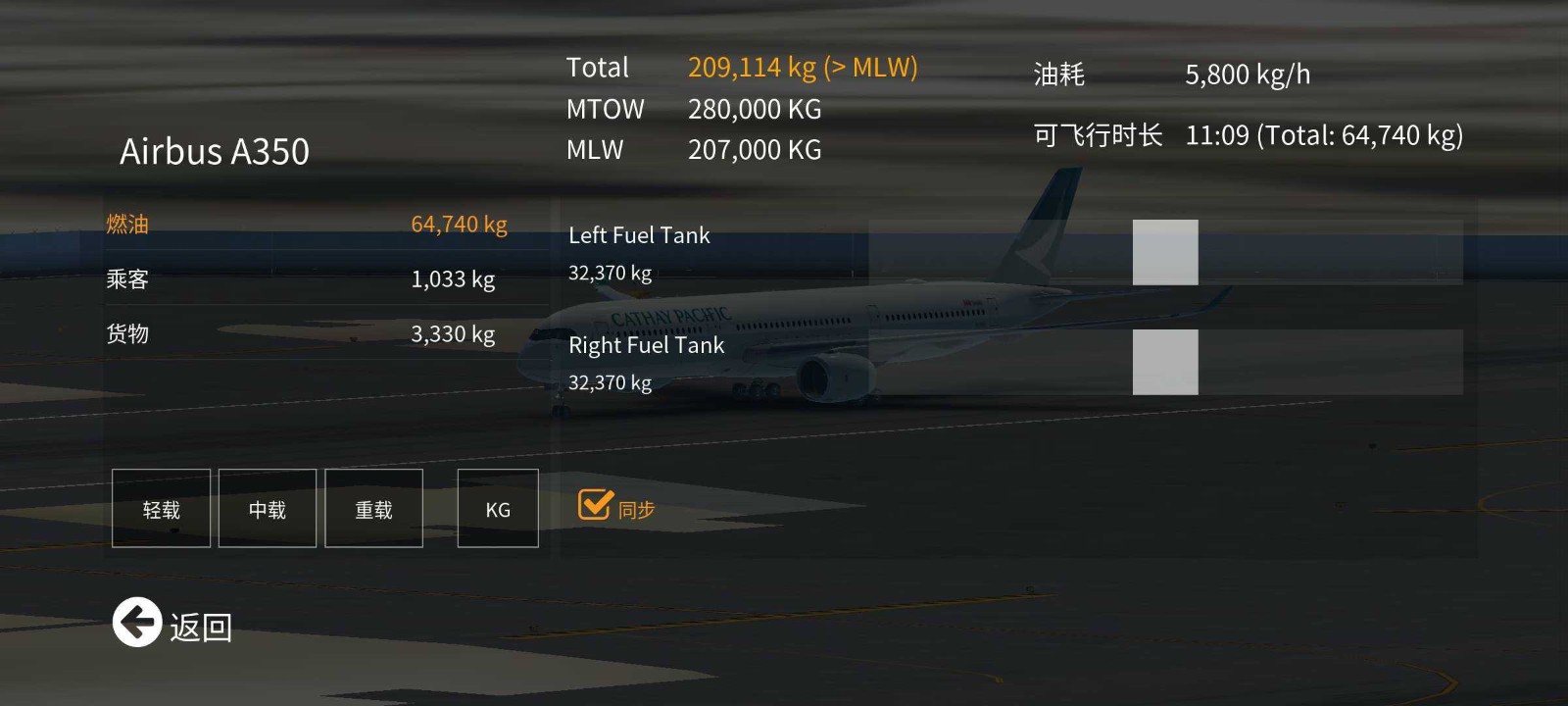This screenshot has height=706, width=1568.
Task: Click the Right Fuel Tank slider handle
Action: click(x=1165, y=362)
